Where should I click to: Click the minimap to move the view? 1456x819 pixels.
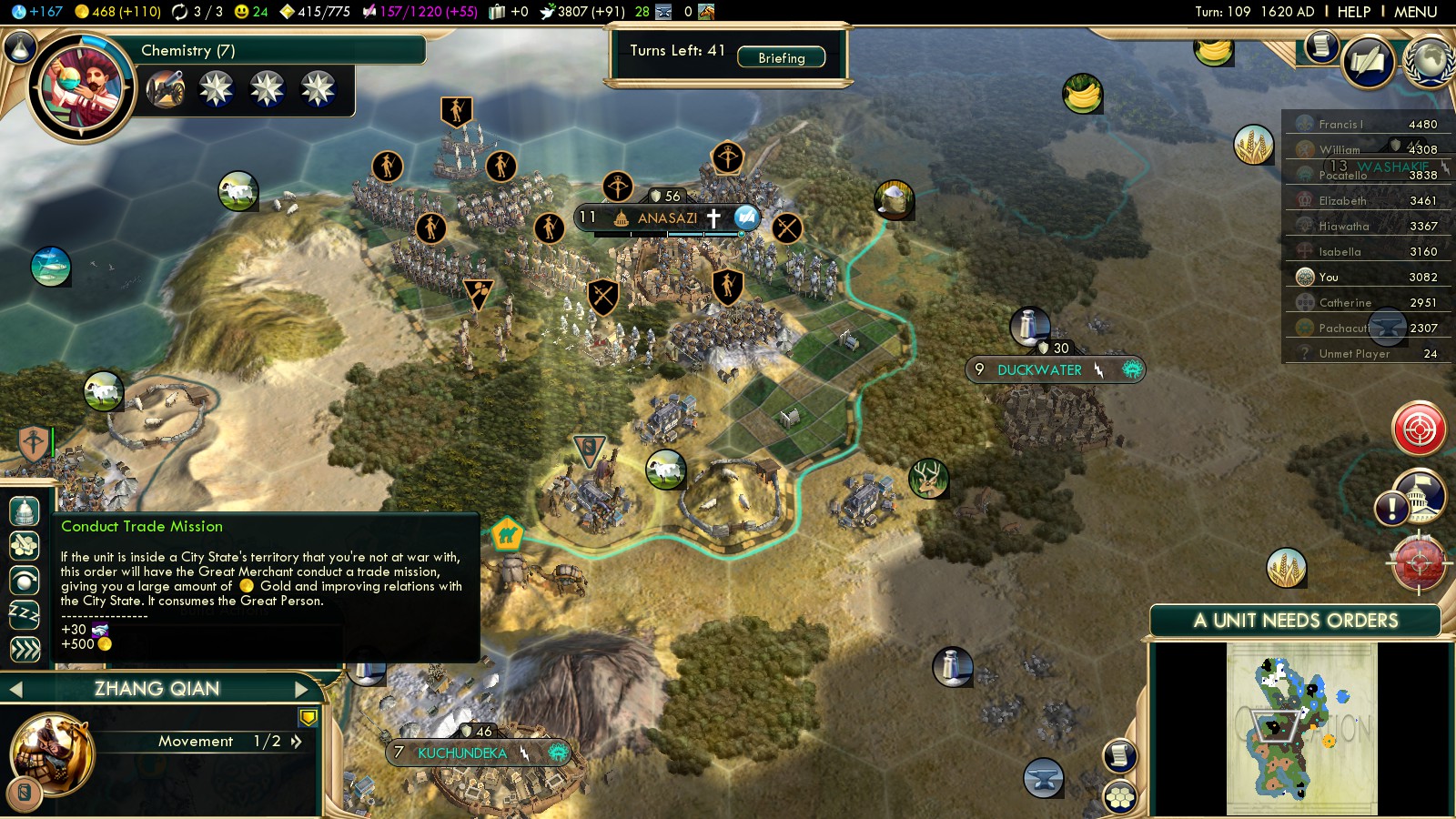coord(1301,728)
